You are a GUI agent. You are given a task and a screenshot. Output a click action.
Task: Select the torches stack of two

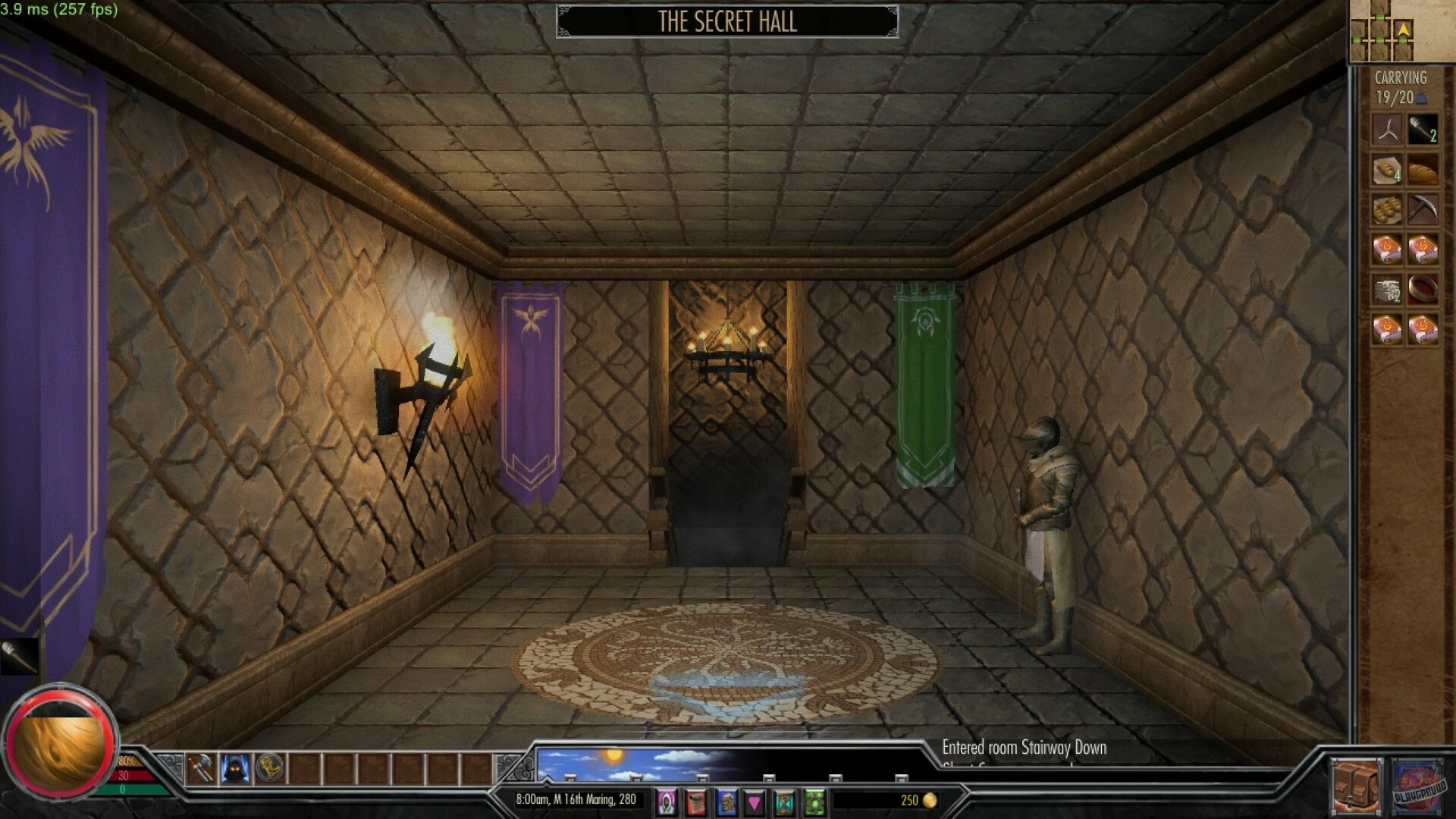(1421, 129)
